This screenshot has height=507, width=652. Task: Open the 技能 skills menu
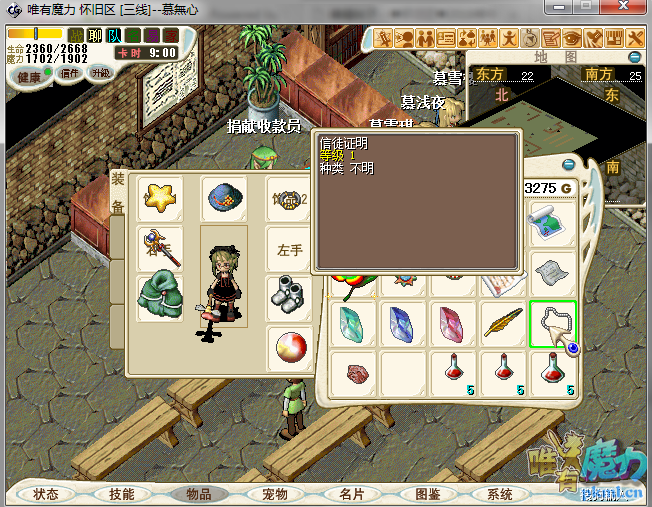[122, 494]
